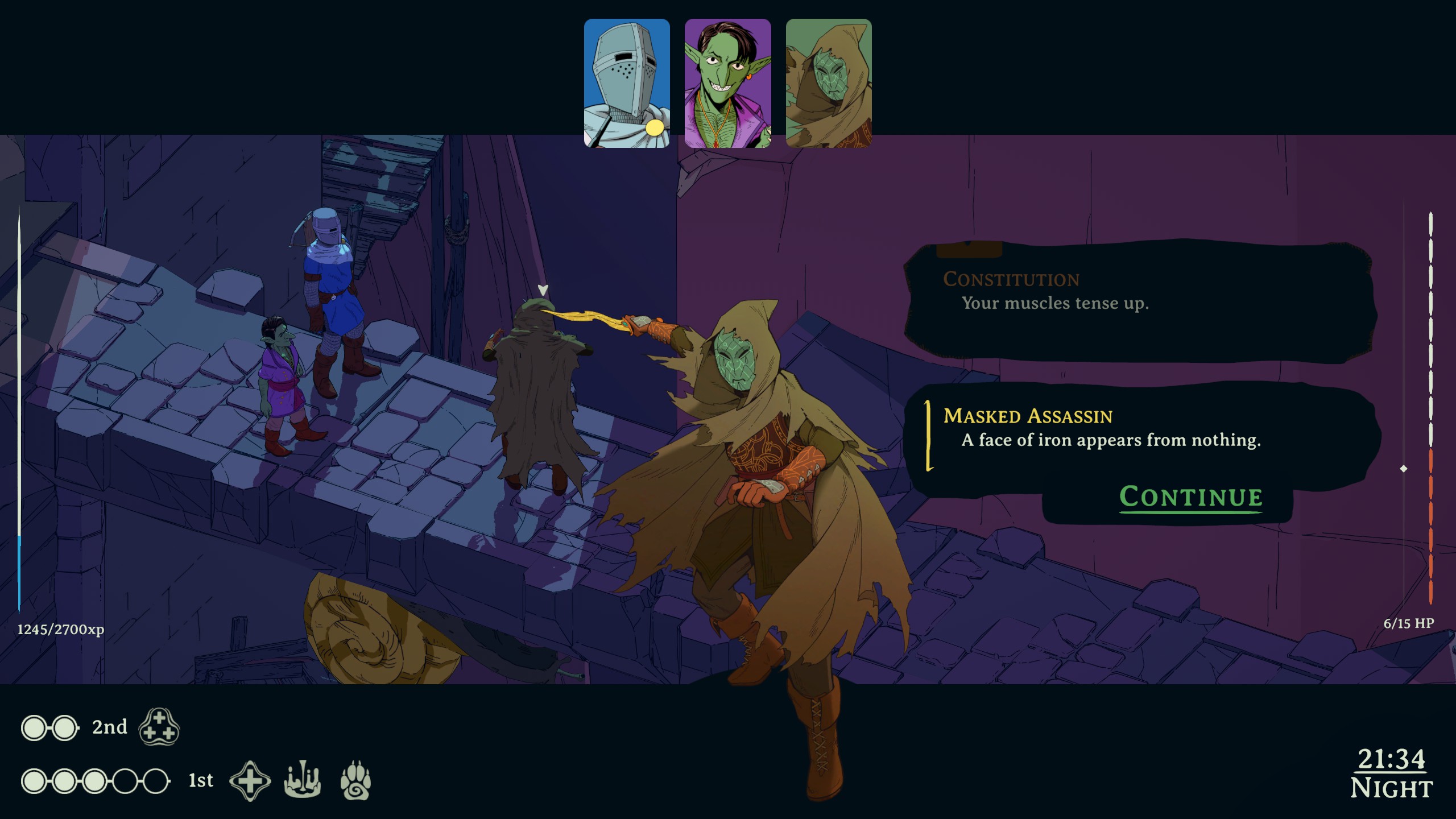Viewport: 1456px width, 819px height.
Task: Click the hooded Masked Assassin portrait
Action: (828, 83)
